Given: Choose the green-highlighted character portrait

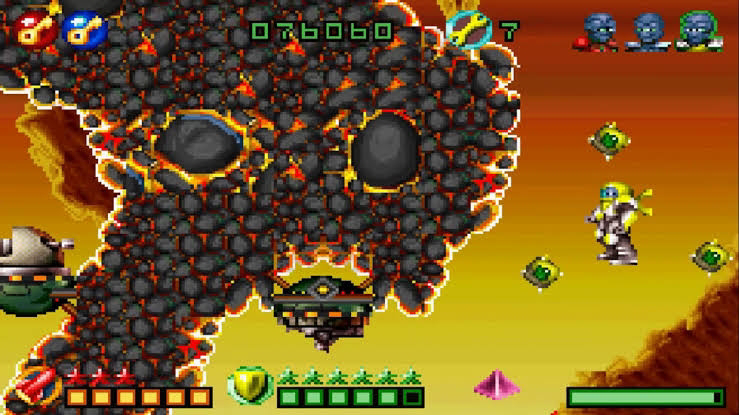Looking at the screenshot, I should click(x=695, y=30).
